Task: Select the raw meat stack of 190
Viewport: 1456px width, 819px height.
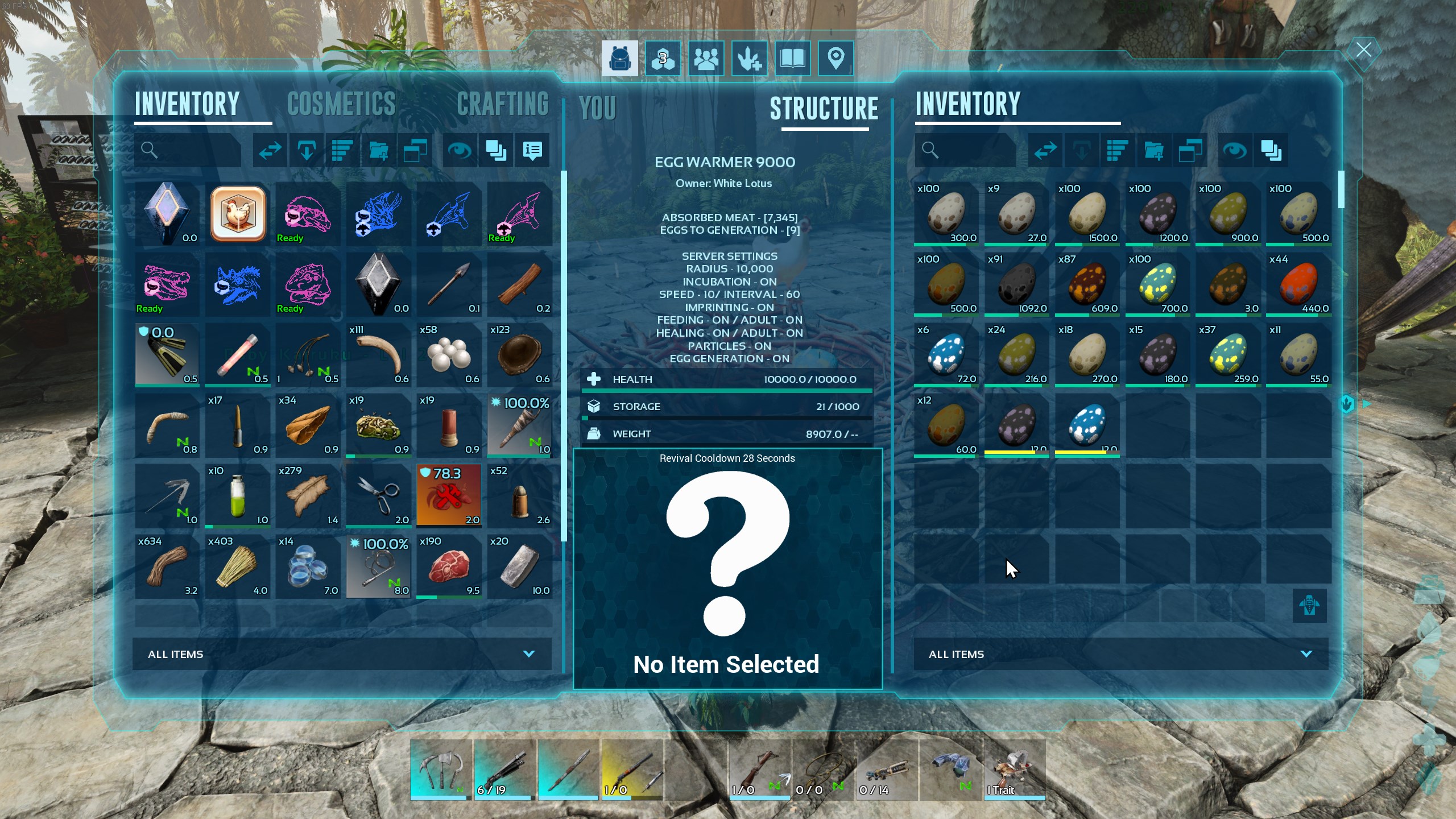Action: click(449, 566)
